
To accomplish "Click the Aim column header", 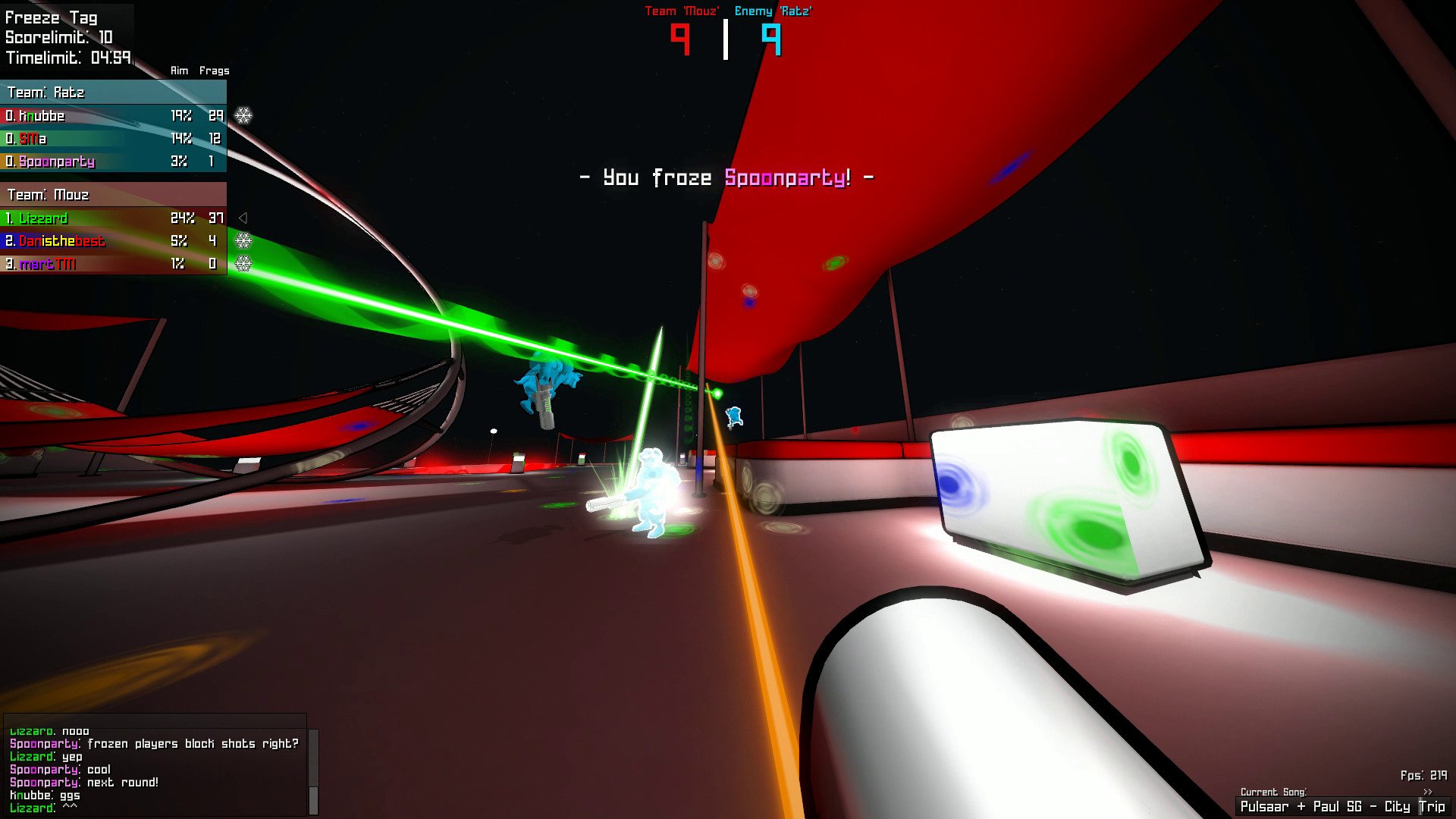I will (179, 70).
